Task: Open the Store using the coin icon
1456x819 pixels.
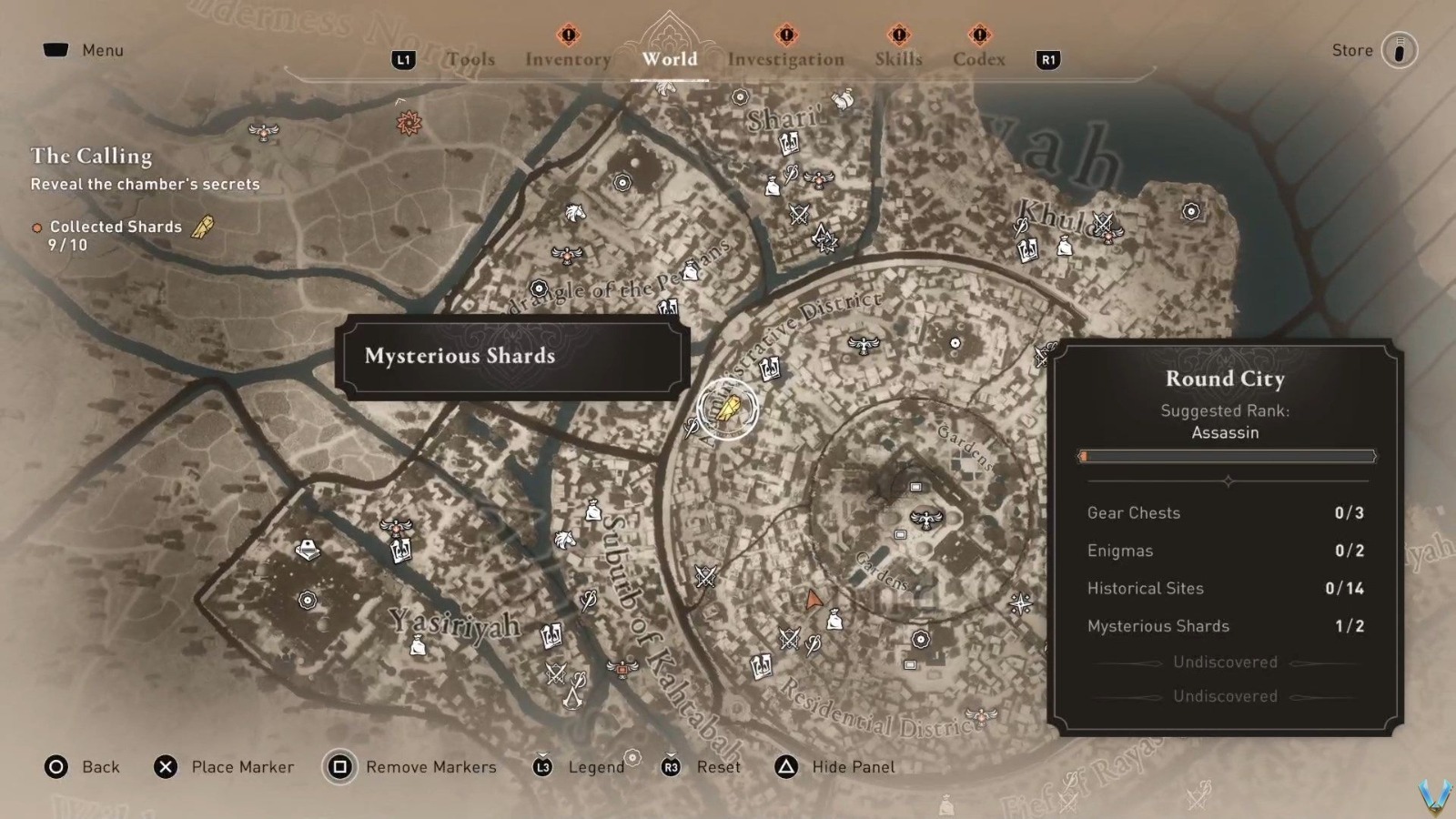Action: click(x=1399, y=50)
